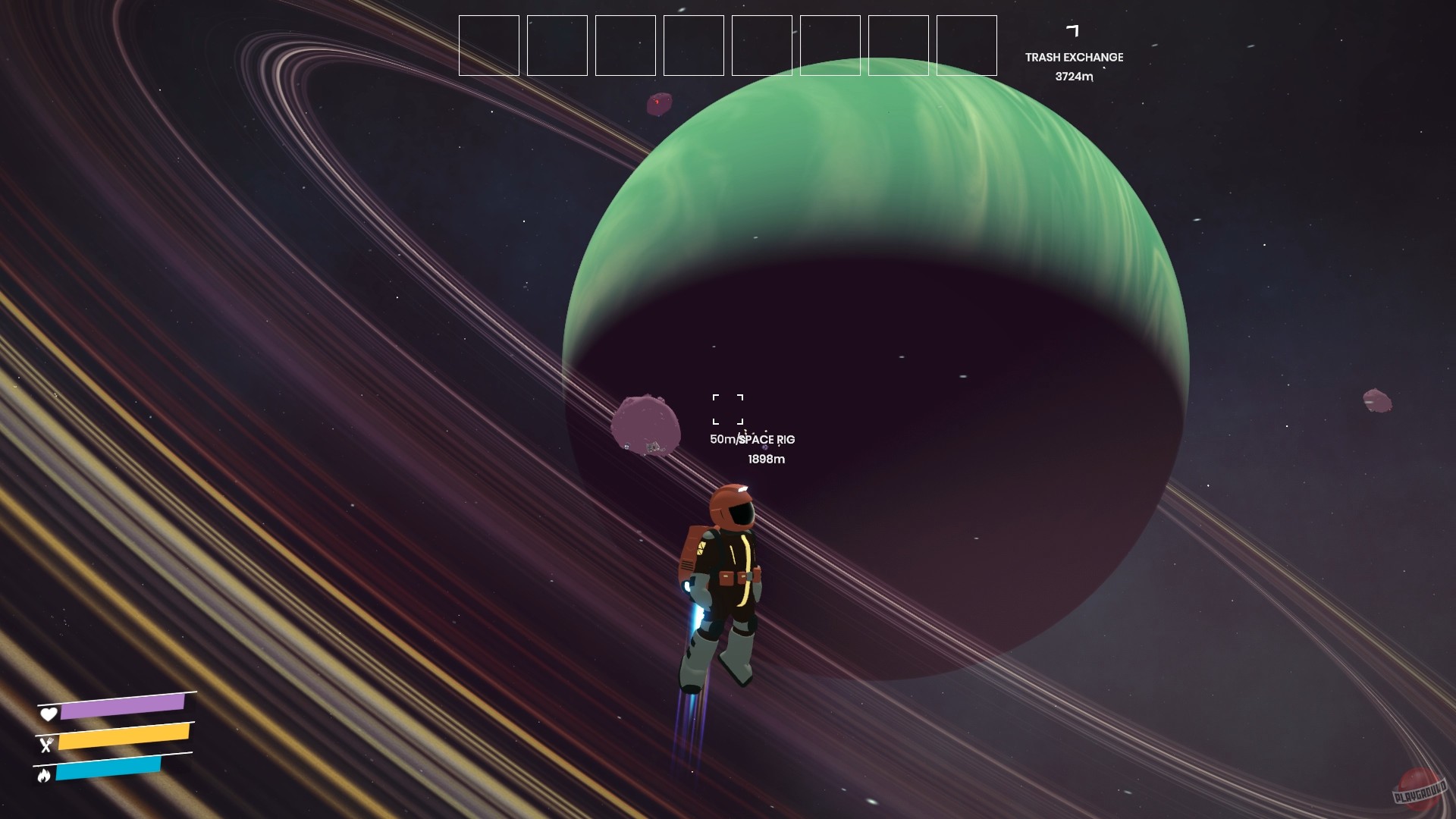The image size is (1456, 819).
Task: Select the fourth hotbar slot
Action: (693, 46)
